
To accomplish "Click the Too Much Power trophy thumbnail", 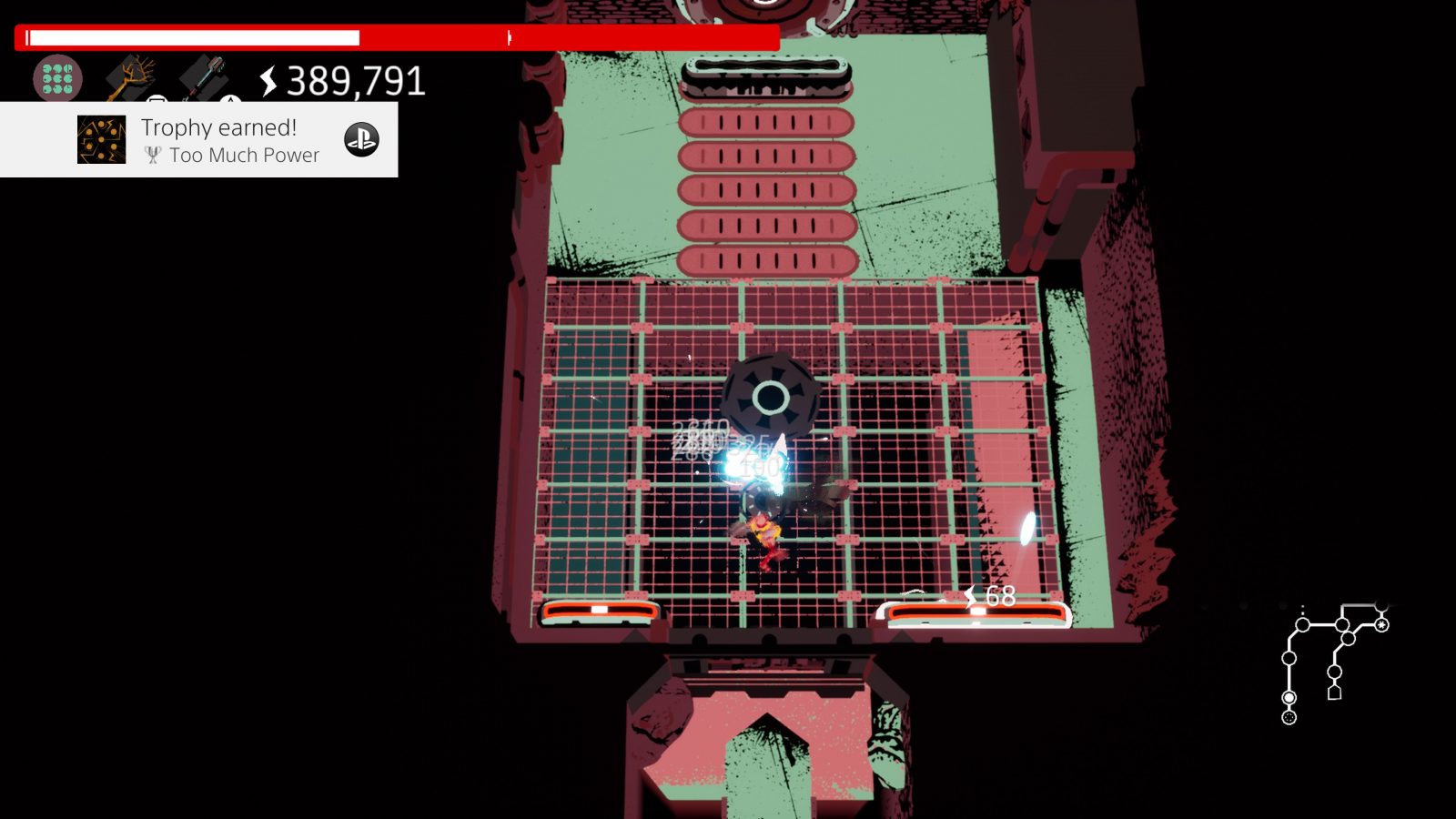I will pos(101,139).
